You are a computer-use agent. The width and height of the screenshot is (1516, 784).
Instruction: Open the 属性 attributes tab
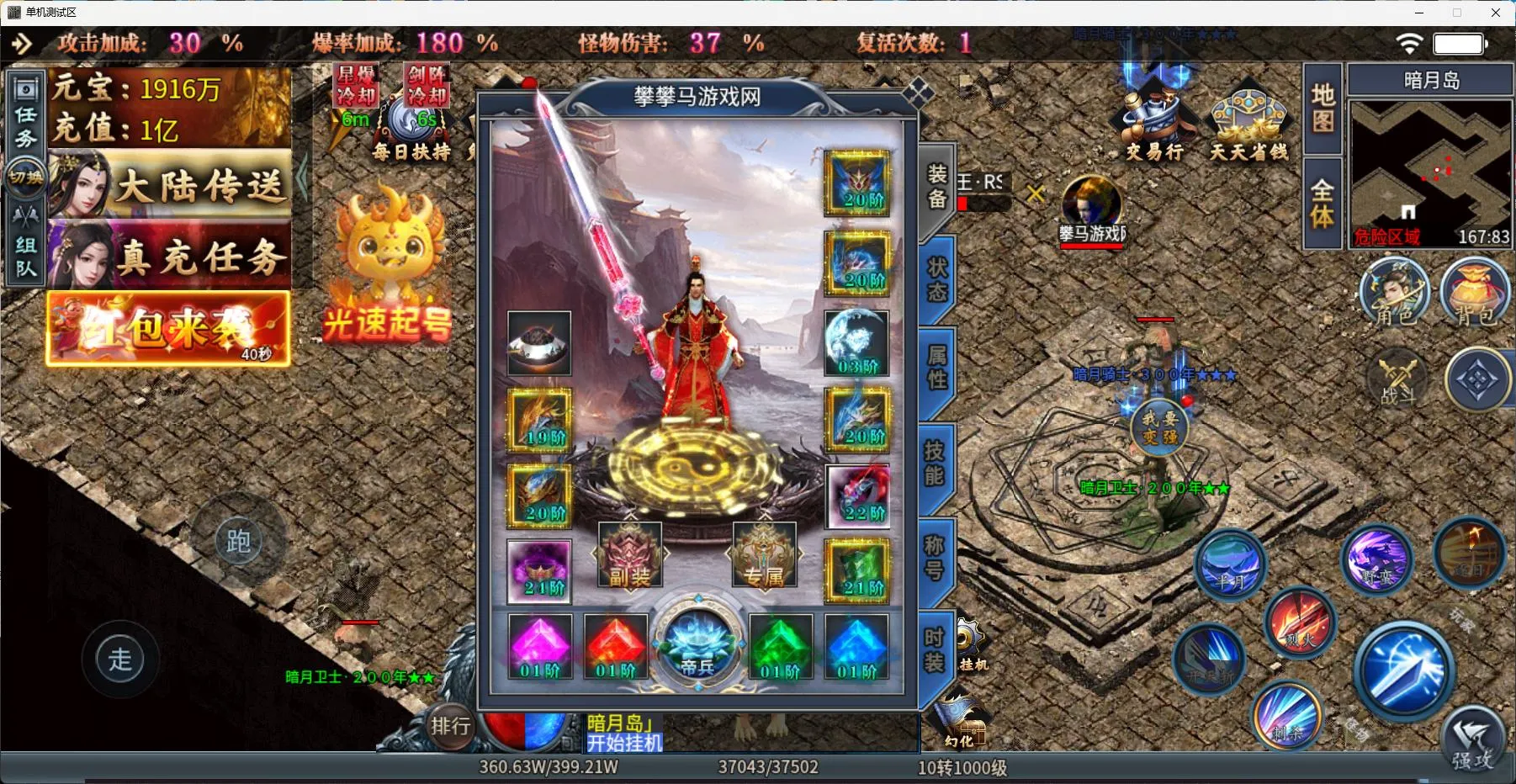tap(937, 368)
